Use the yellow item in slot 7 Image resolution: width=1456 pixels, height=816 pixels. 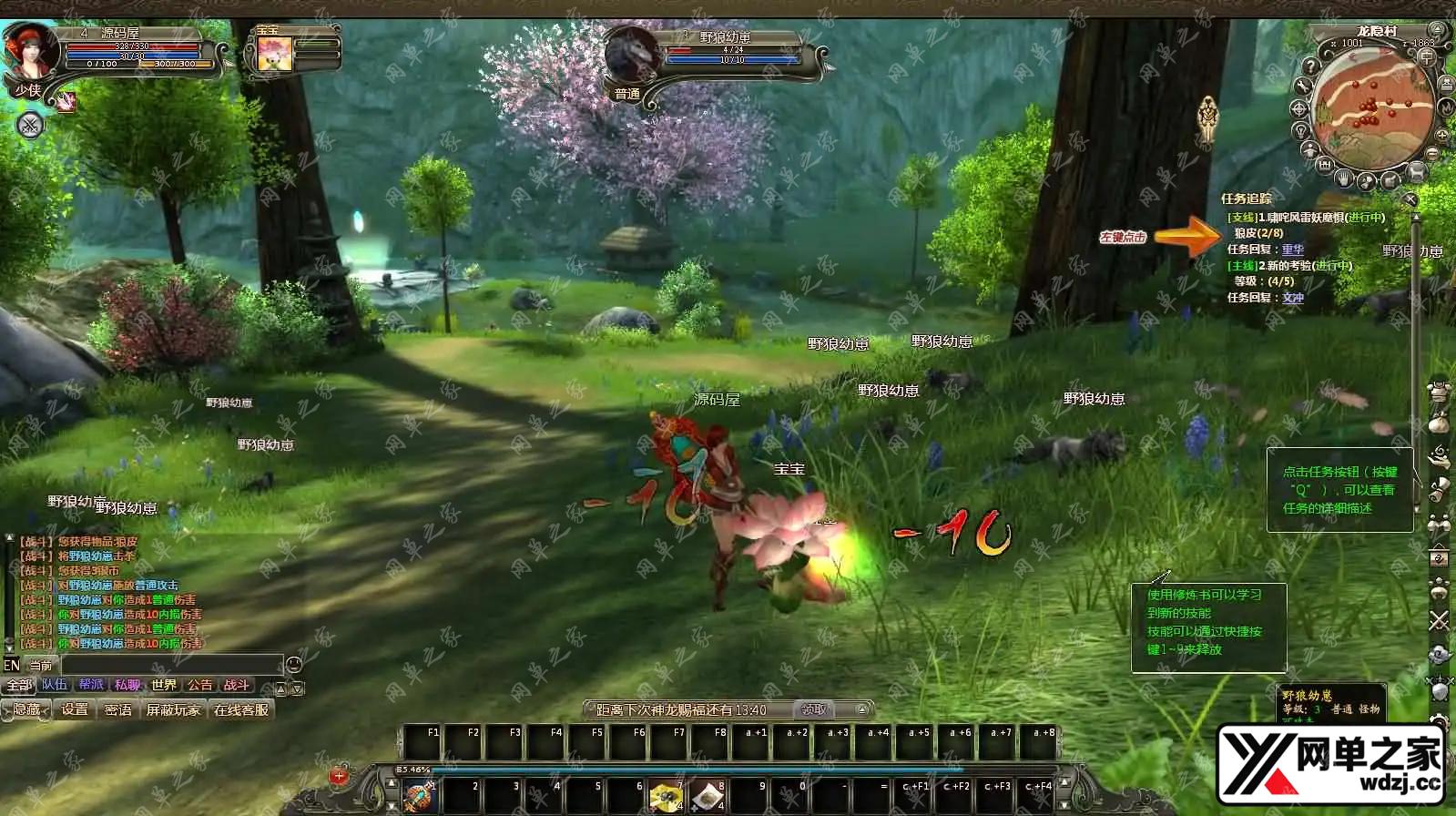click(x=667, y=797)
